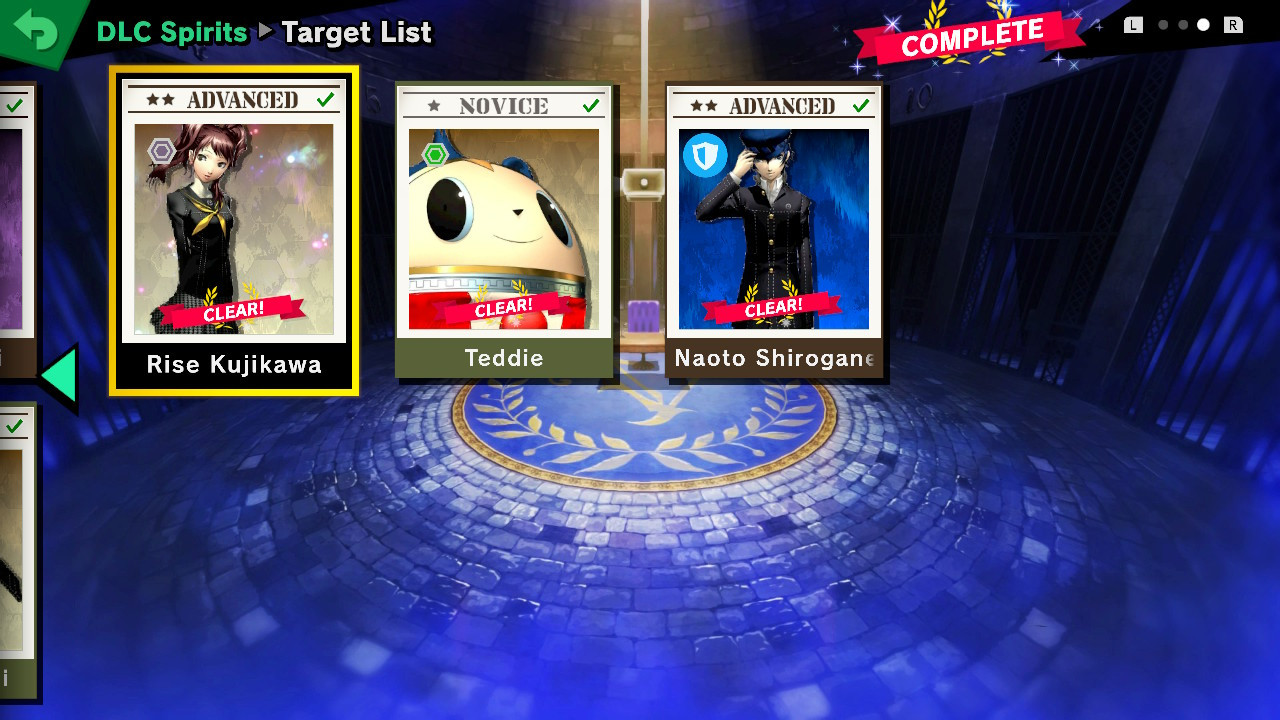Click the green back arrow icon
Screen dimensions: 1280x720
click(35, 30)
